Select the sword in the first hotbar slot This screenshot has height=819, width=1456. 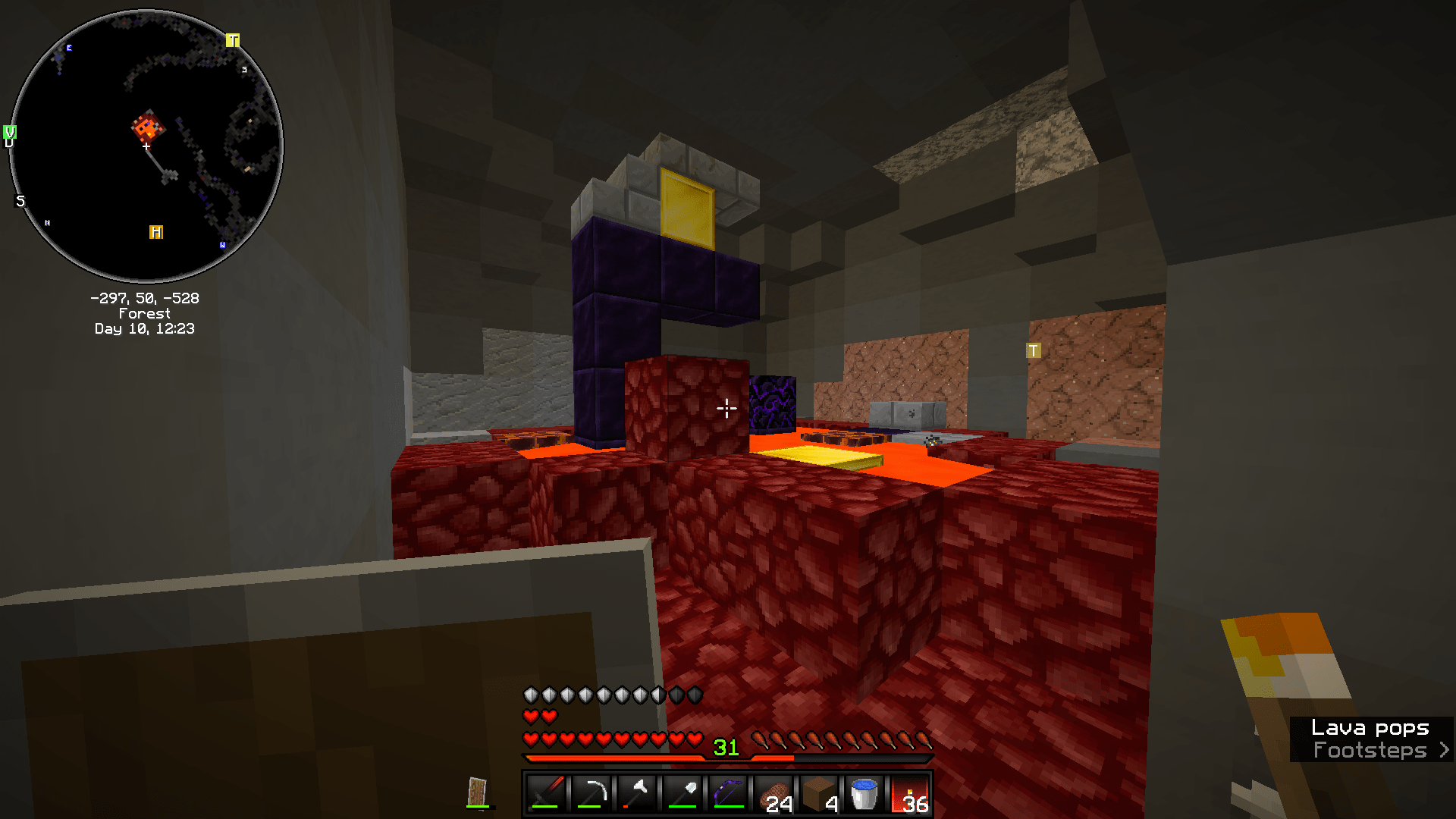pos(545,793)
